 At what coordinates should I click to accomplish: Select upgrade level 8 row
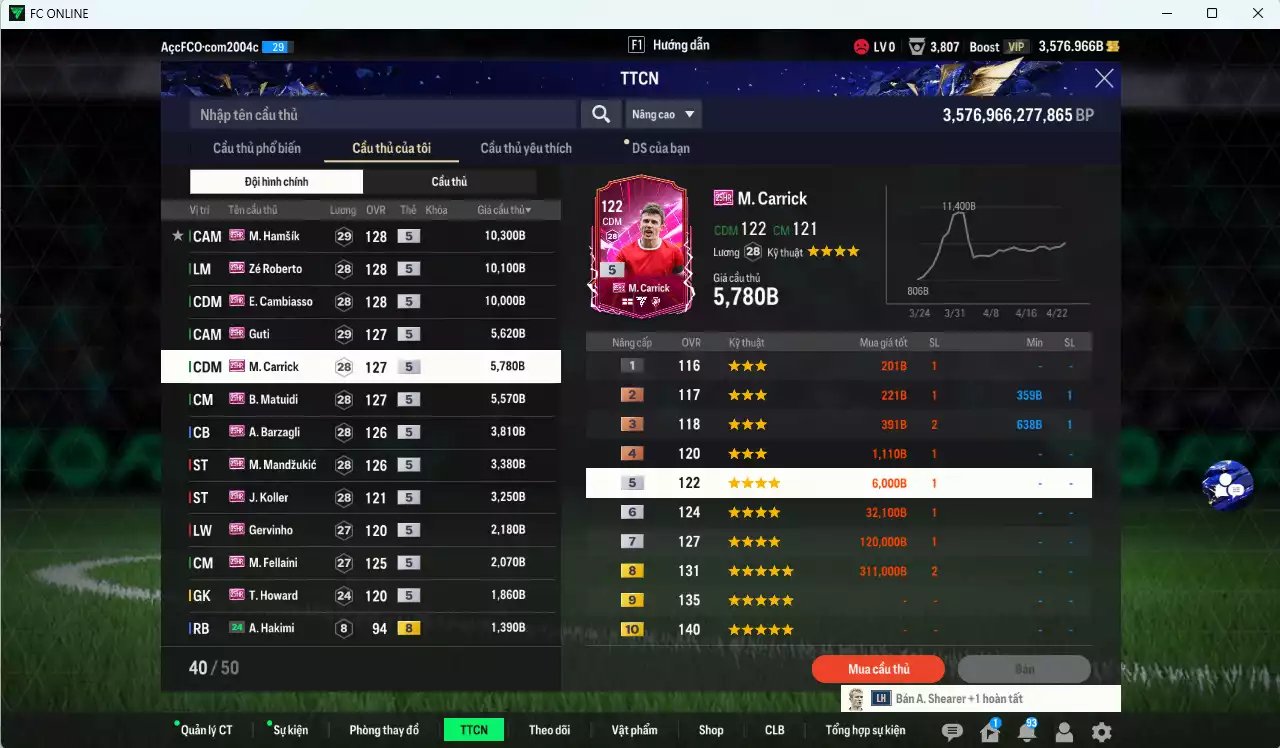838,571
